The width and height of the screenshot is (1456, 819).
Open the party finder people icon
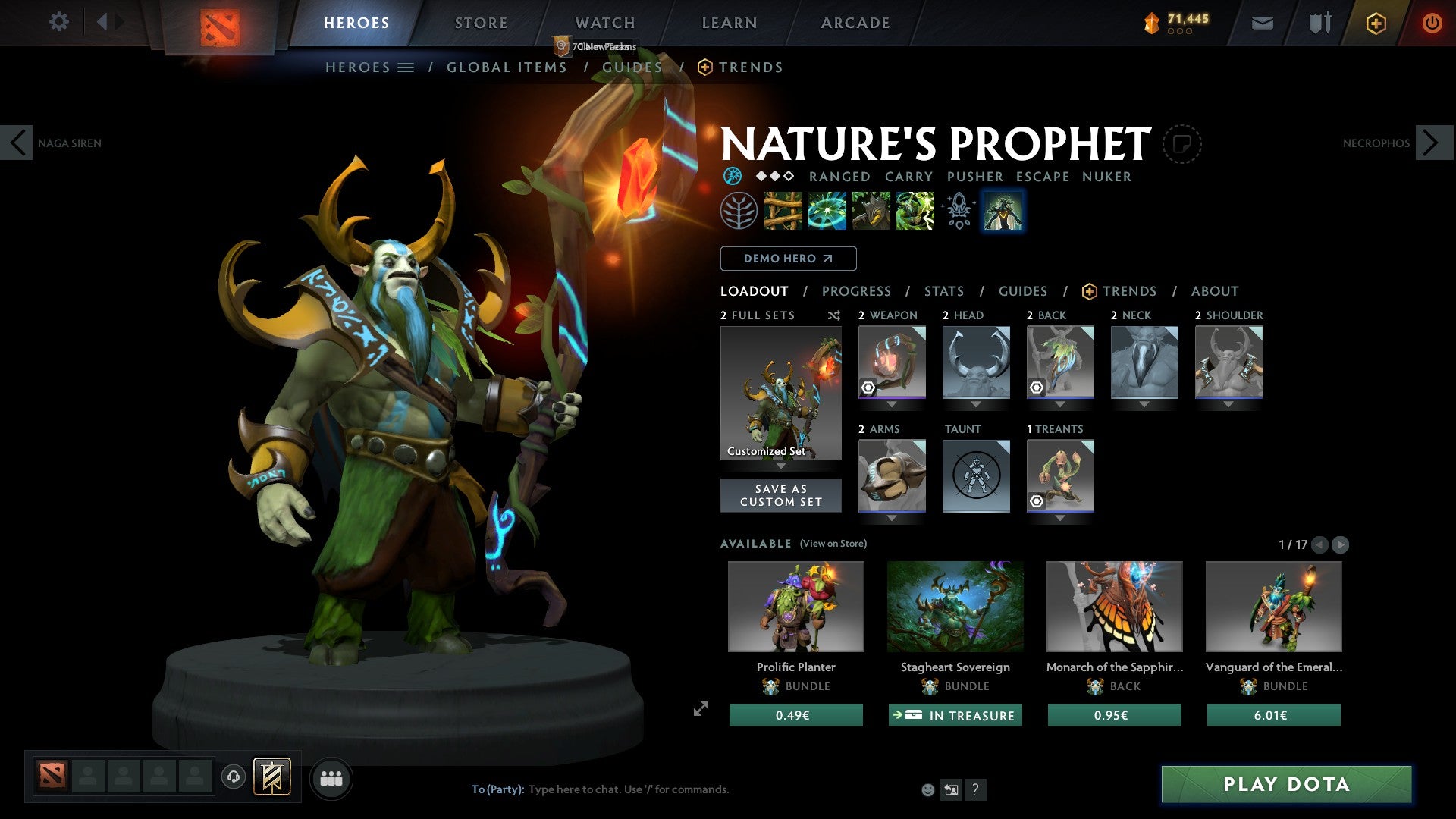coord(331,777)
